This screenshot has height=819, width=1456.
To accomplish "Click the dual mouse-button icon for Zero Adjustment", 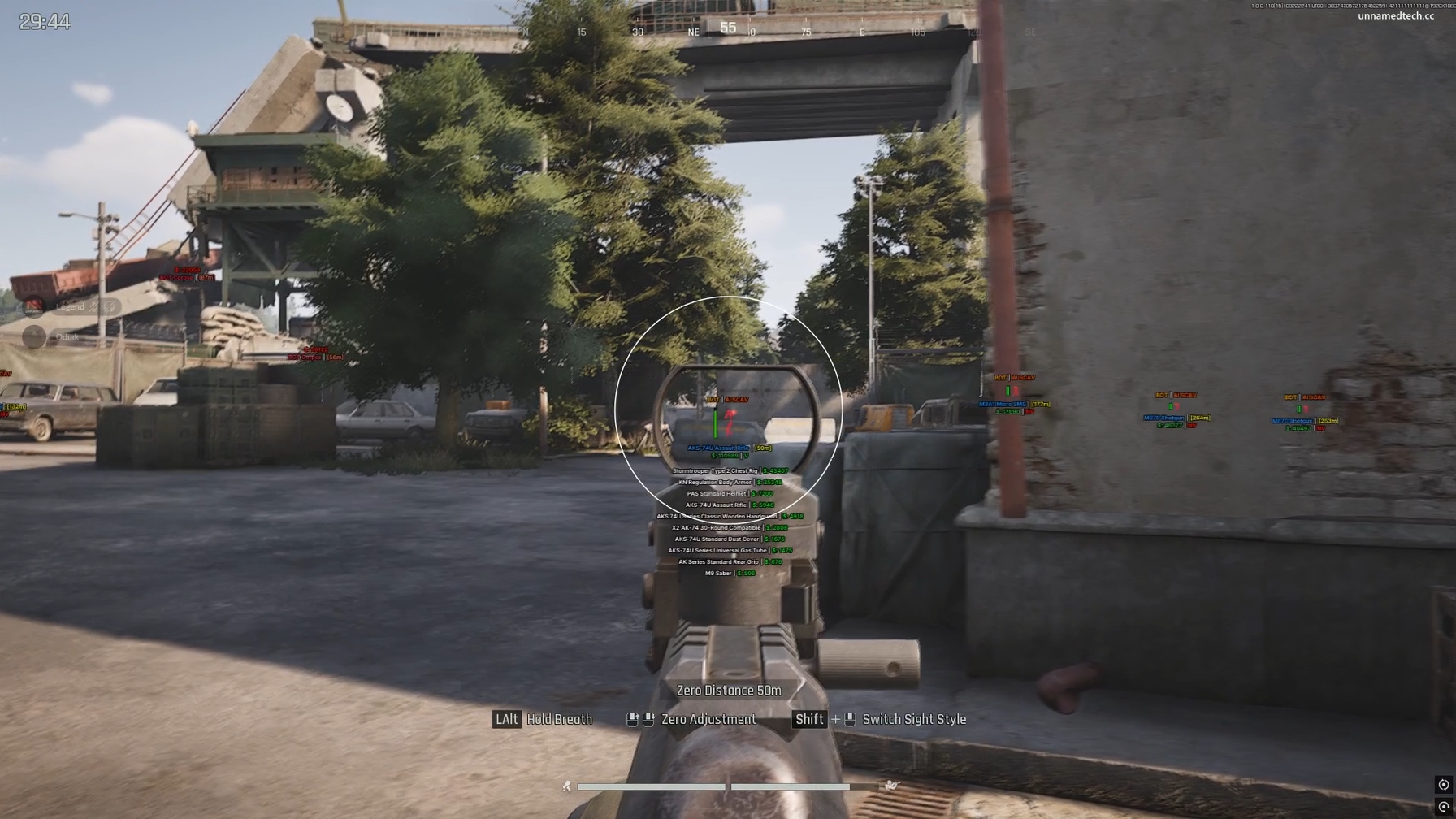I will (x=639, y=720).
